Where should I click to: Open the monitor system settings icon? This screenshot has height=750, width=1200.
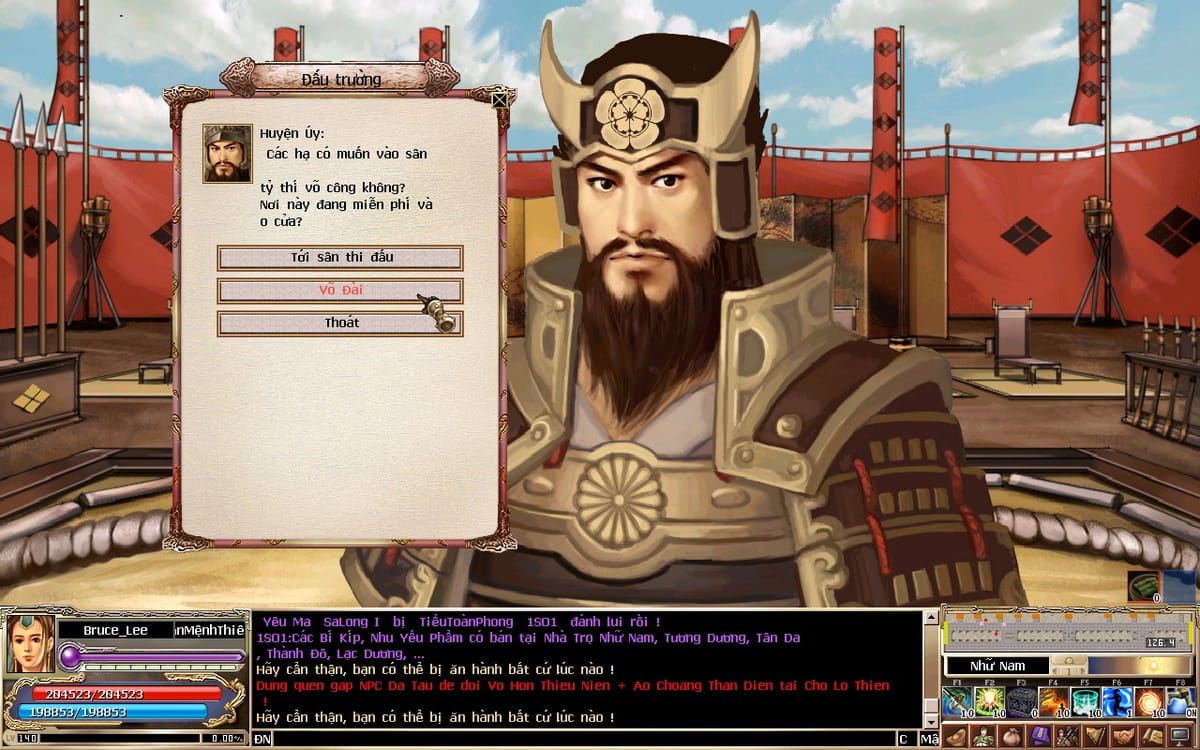[x=1181, y=737]
